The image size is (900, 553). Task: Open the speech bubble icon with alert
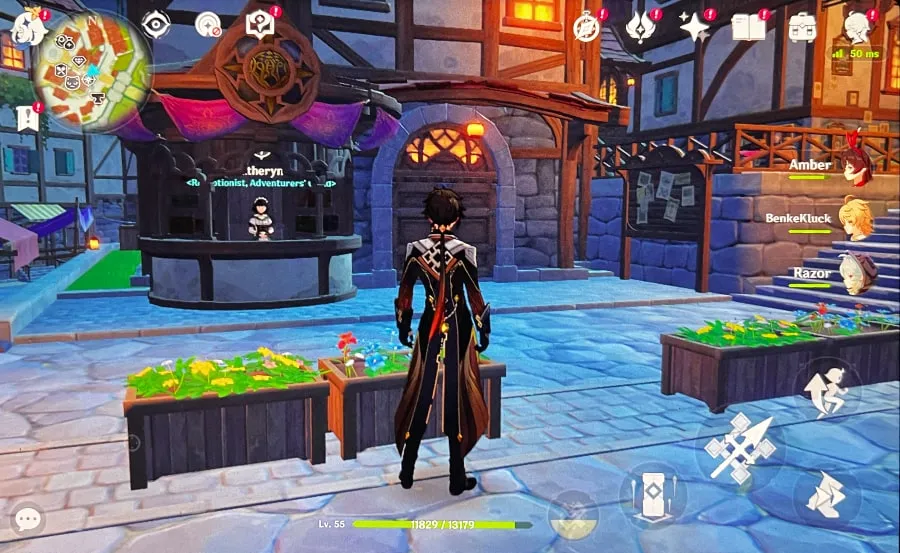tap(260, 23)
